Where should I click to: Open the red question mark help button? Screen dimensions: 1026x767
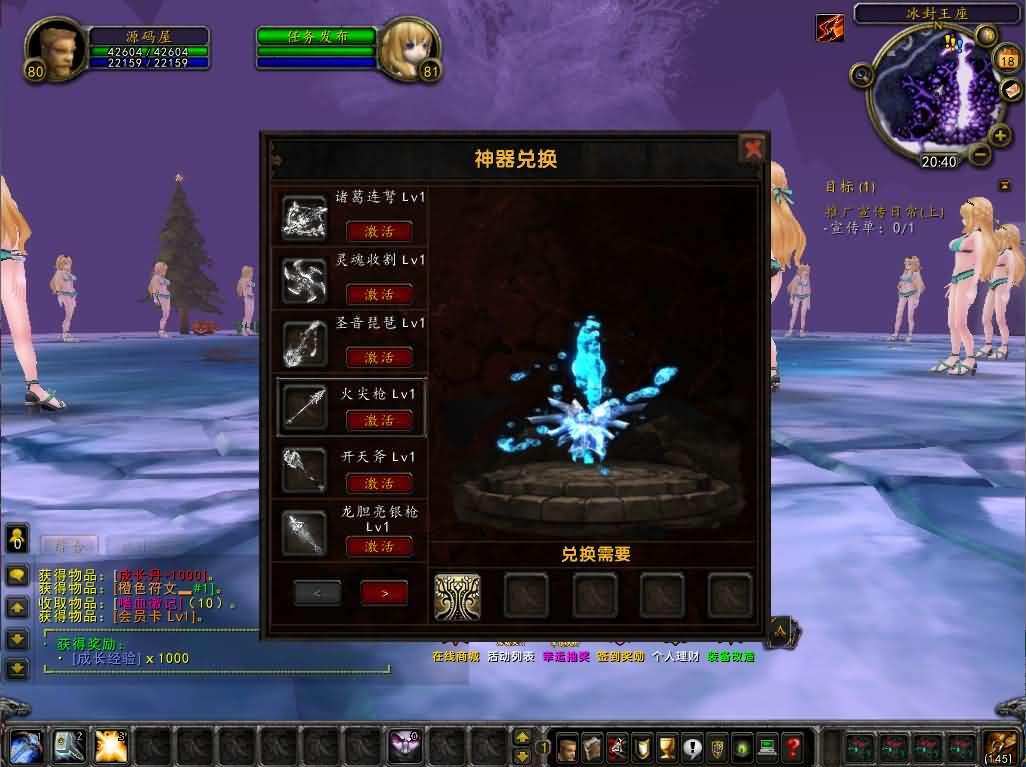[x=793, y=746]
